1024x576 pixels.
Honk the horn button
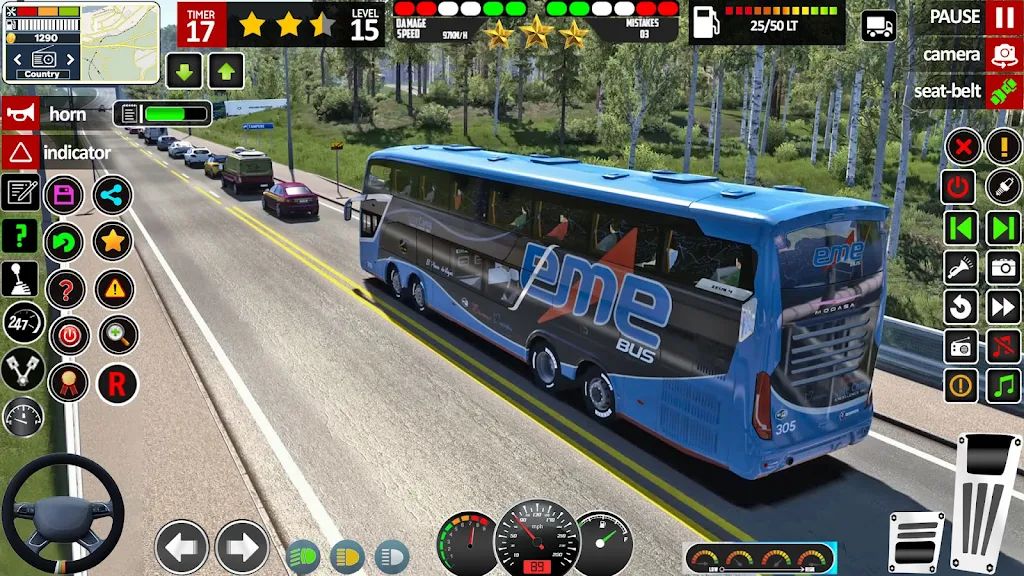coord(20,114)
